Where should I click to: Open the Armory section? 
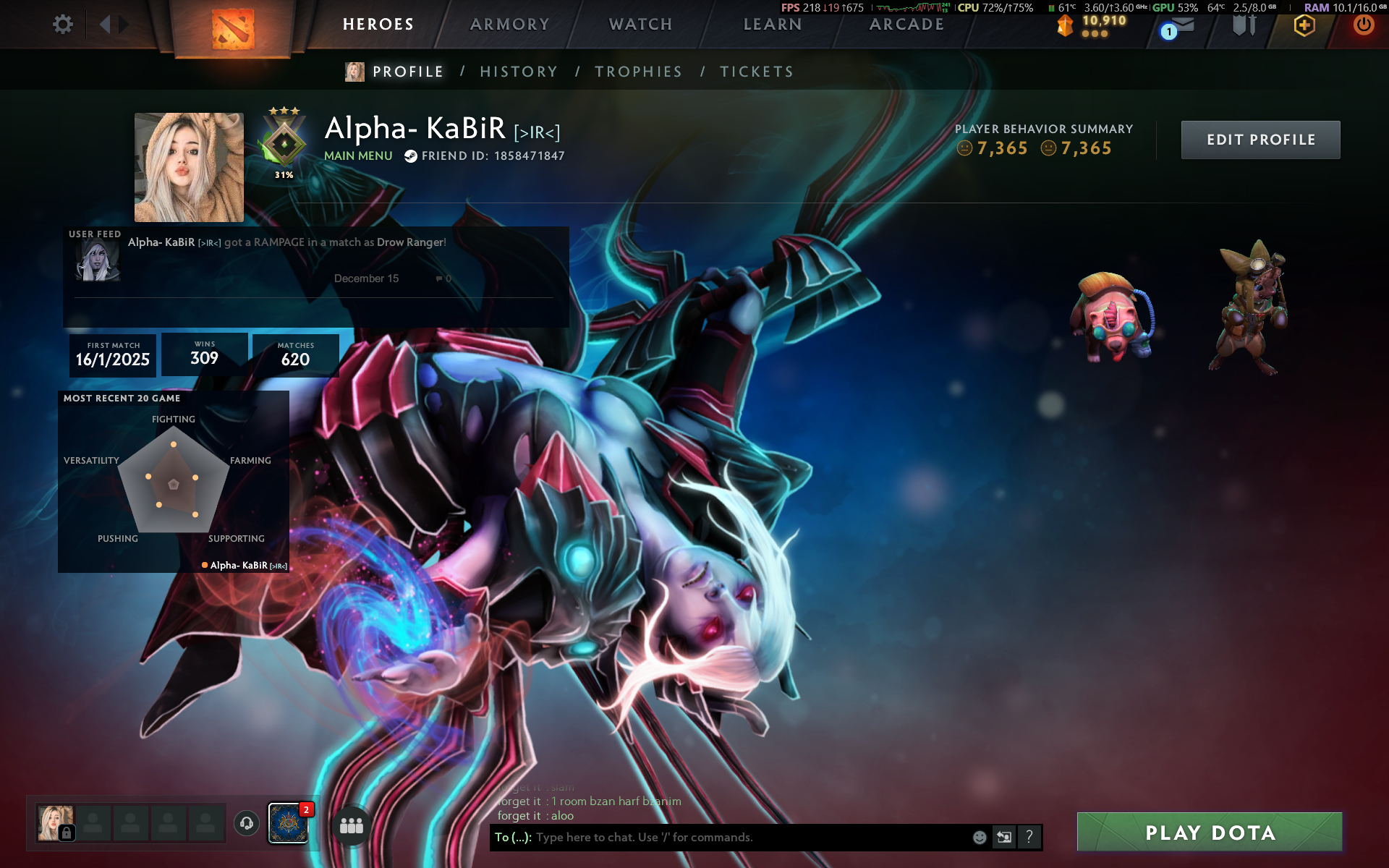pyautogui.click(x=510, y=25)
